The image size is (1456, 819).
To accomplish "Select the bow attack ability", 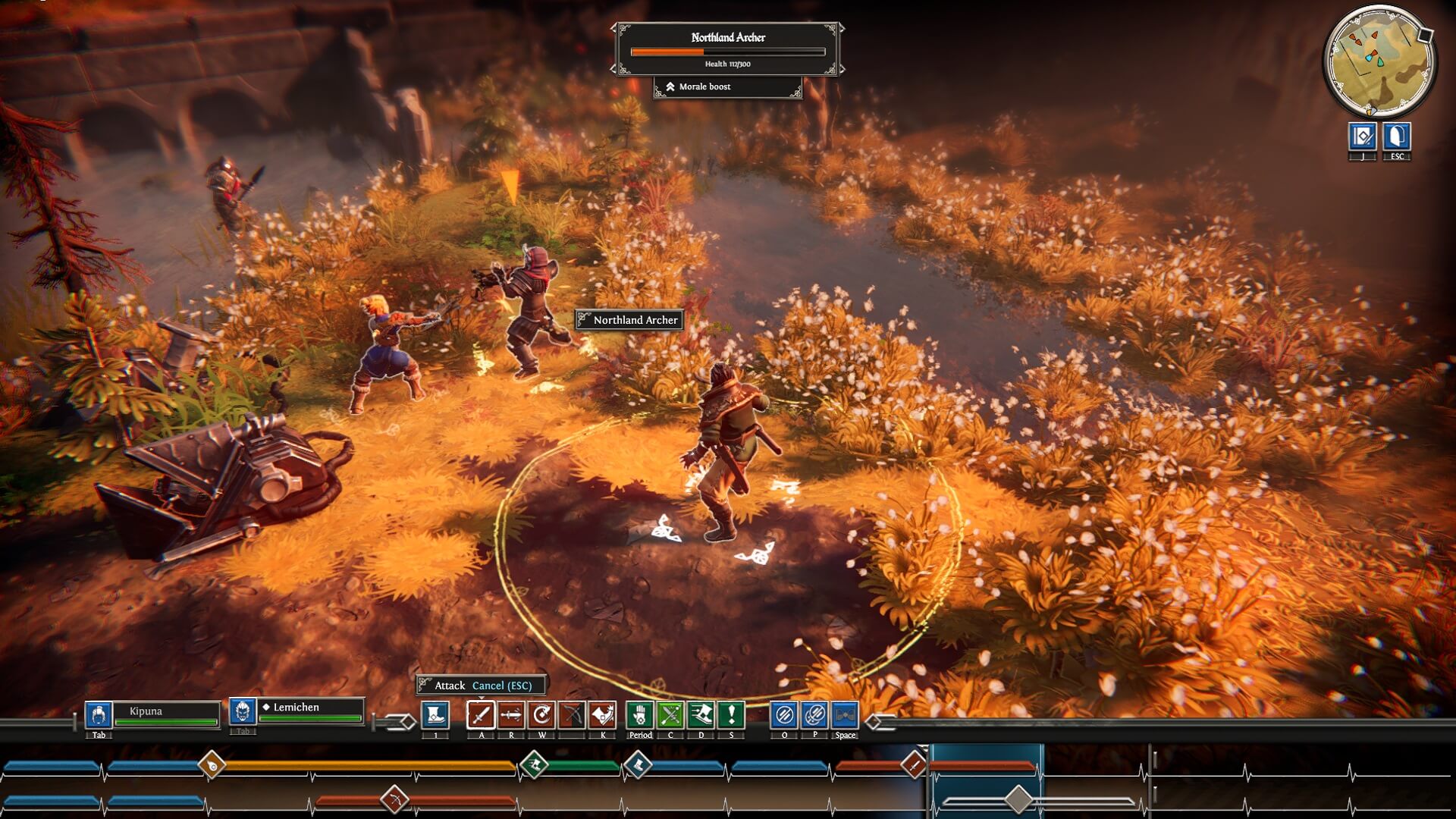I will click(x=573, y=716).
